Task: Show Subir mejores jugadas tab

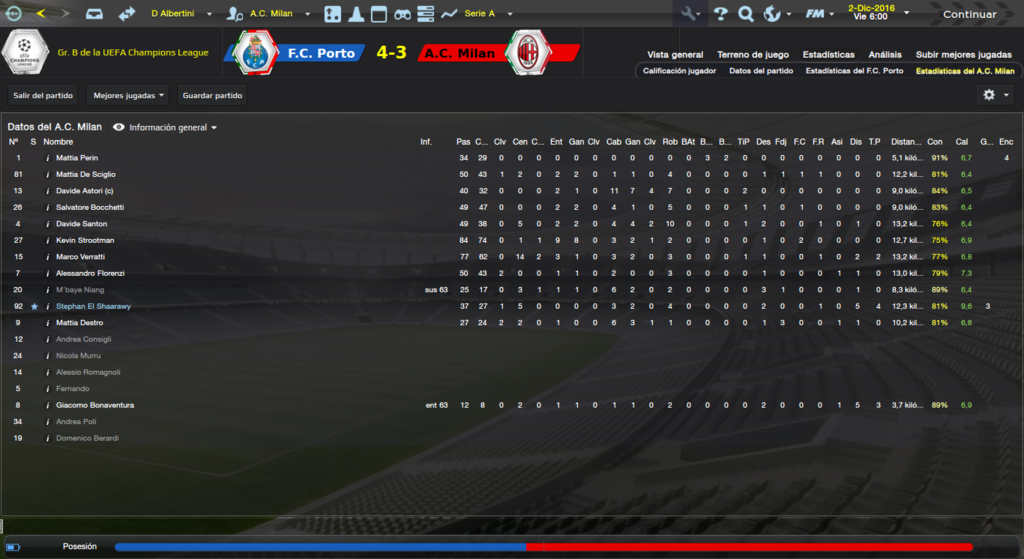Action: pyautogui.click(x=963, y=55)
